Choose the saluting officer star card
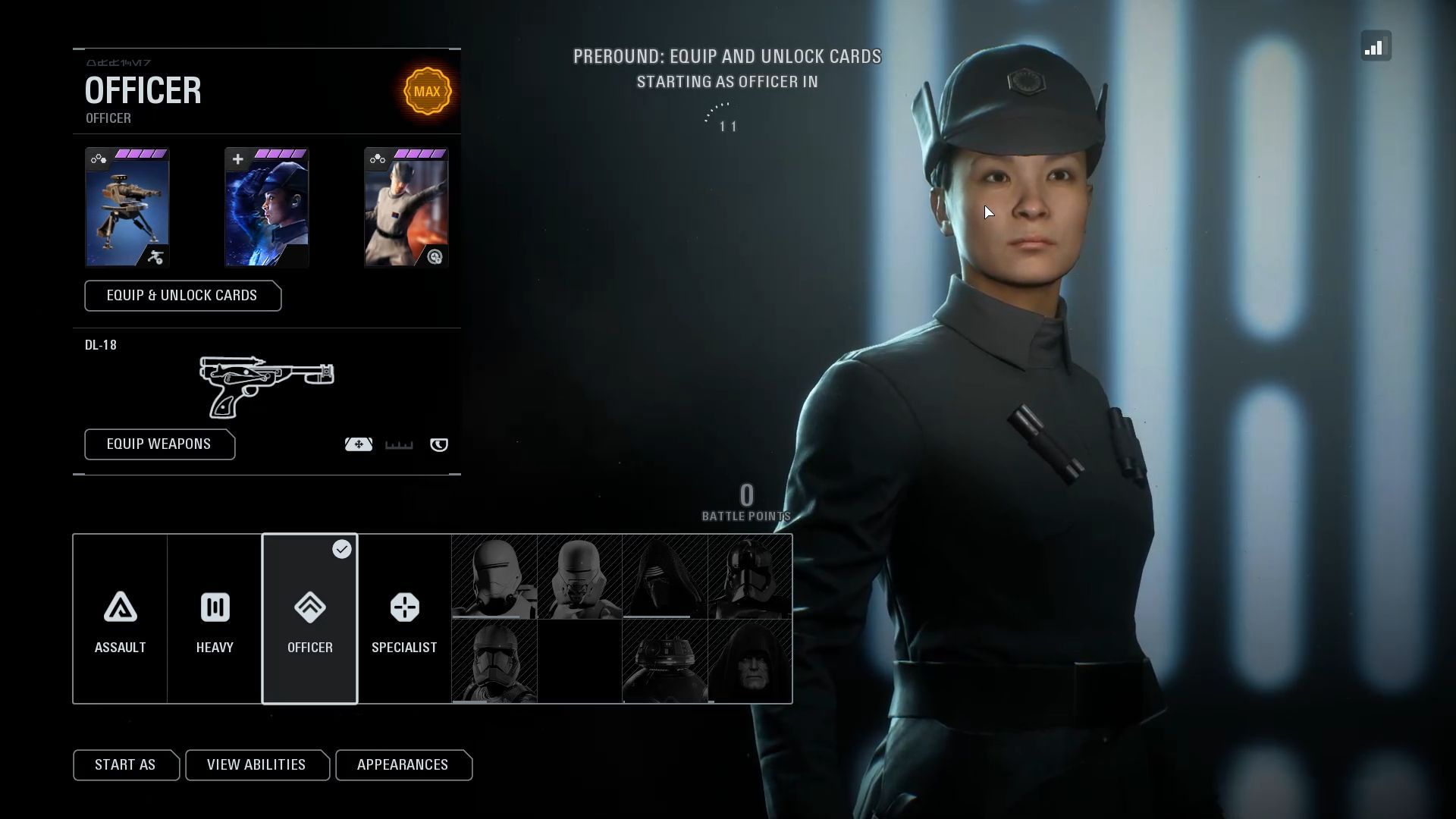Viewport: 1456px width, 819px height. (x=266, y=208)
